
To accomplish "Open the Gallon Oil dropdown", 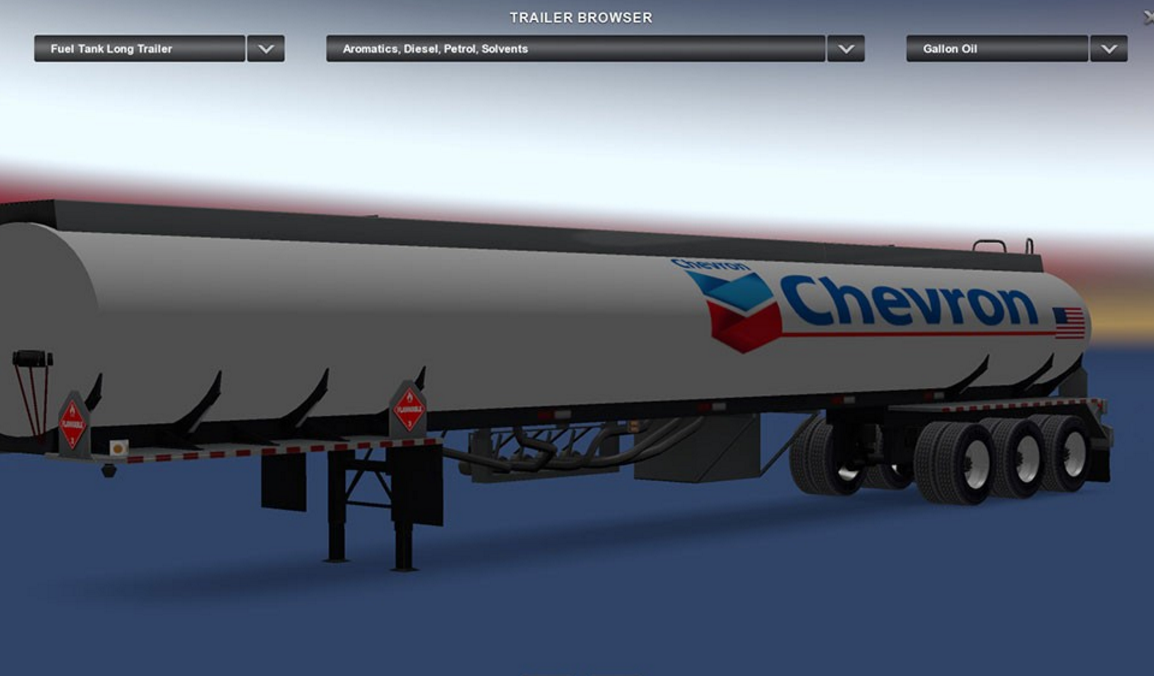I will point(996,49).
